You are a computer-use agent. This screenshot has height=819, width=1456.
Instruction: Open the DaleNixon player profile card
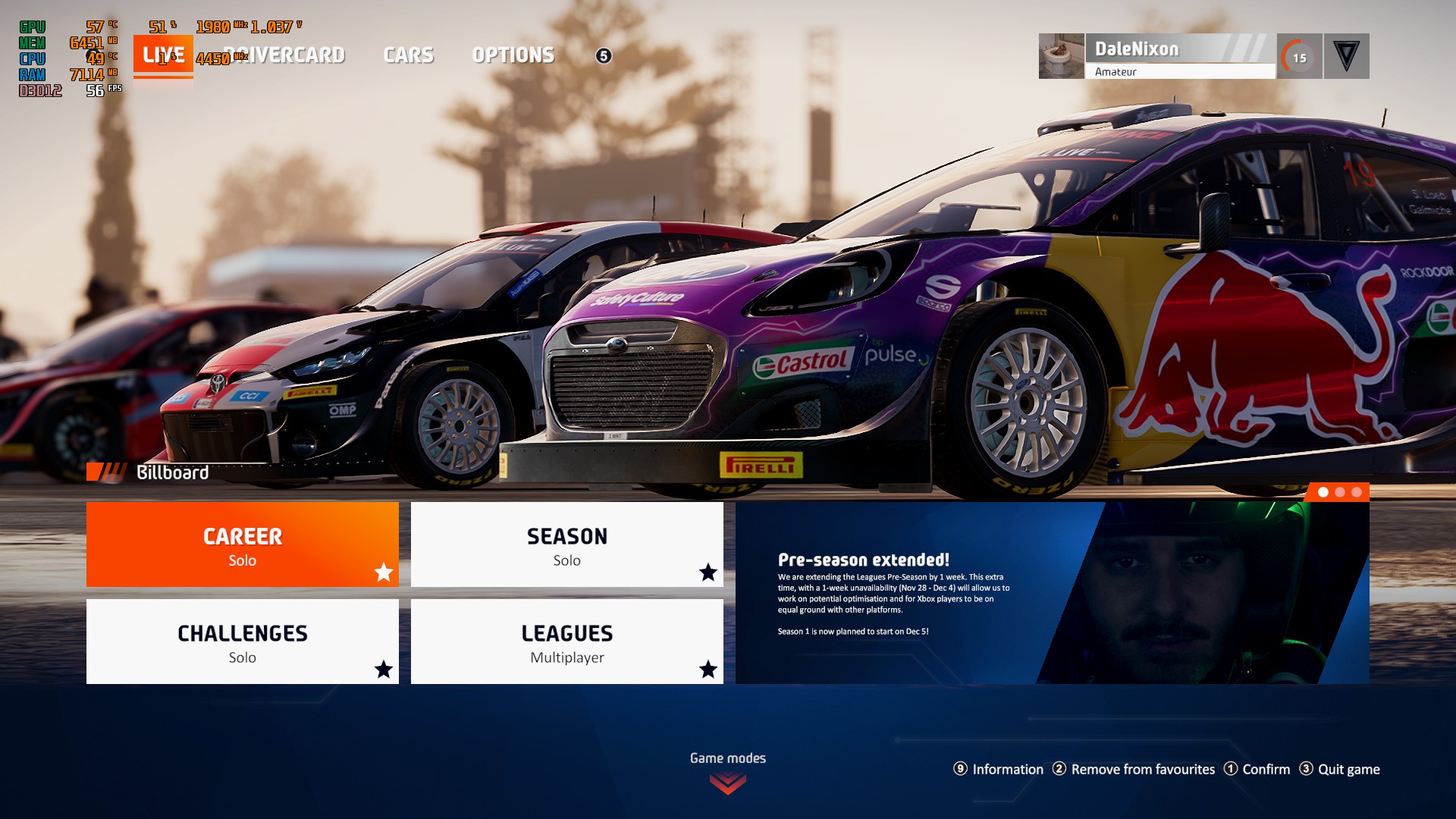(1180, 56)
